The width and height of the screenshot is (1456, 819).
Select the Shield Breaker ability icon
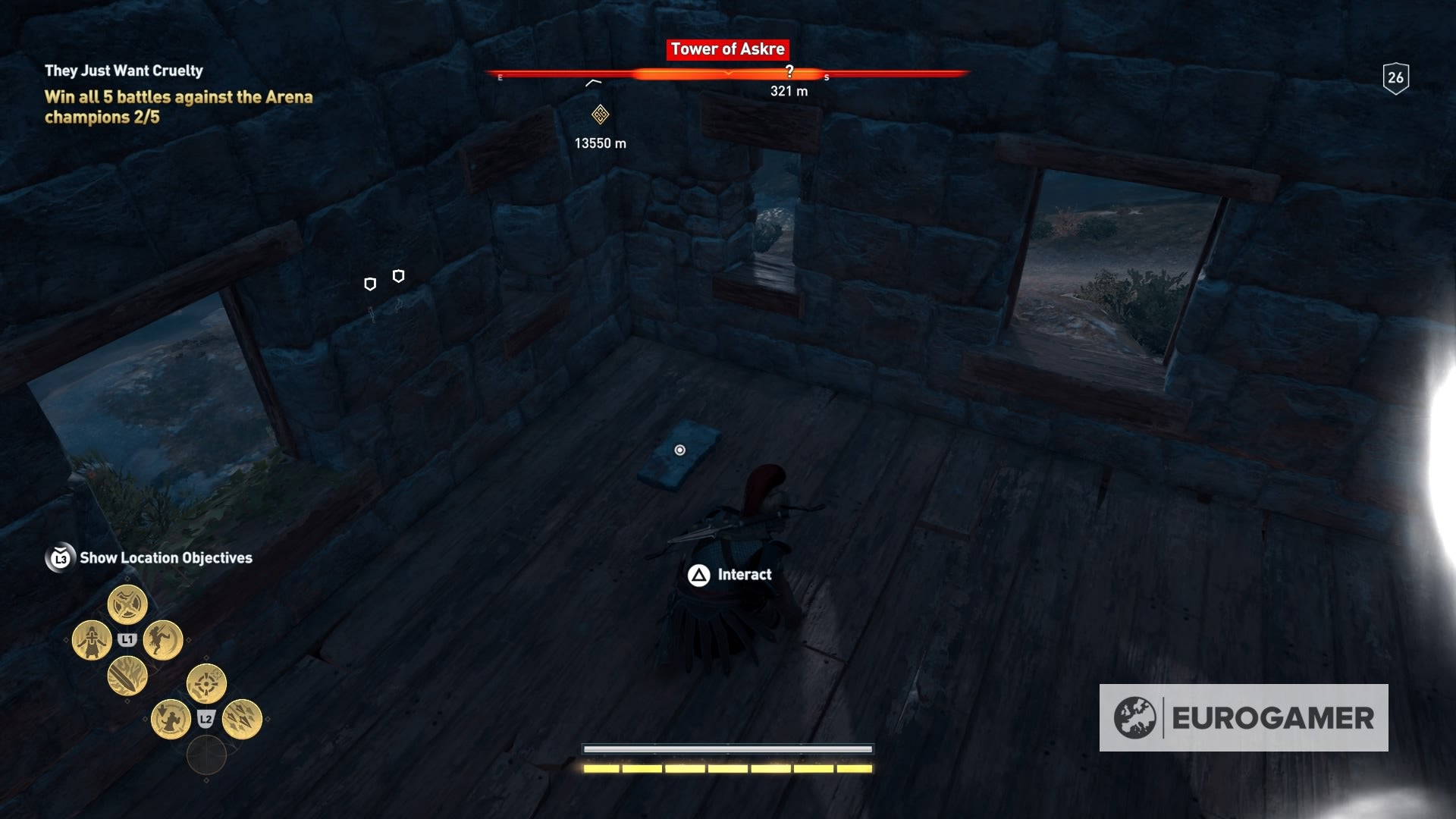pyautogui.click(x=128, y=604)
